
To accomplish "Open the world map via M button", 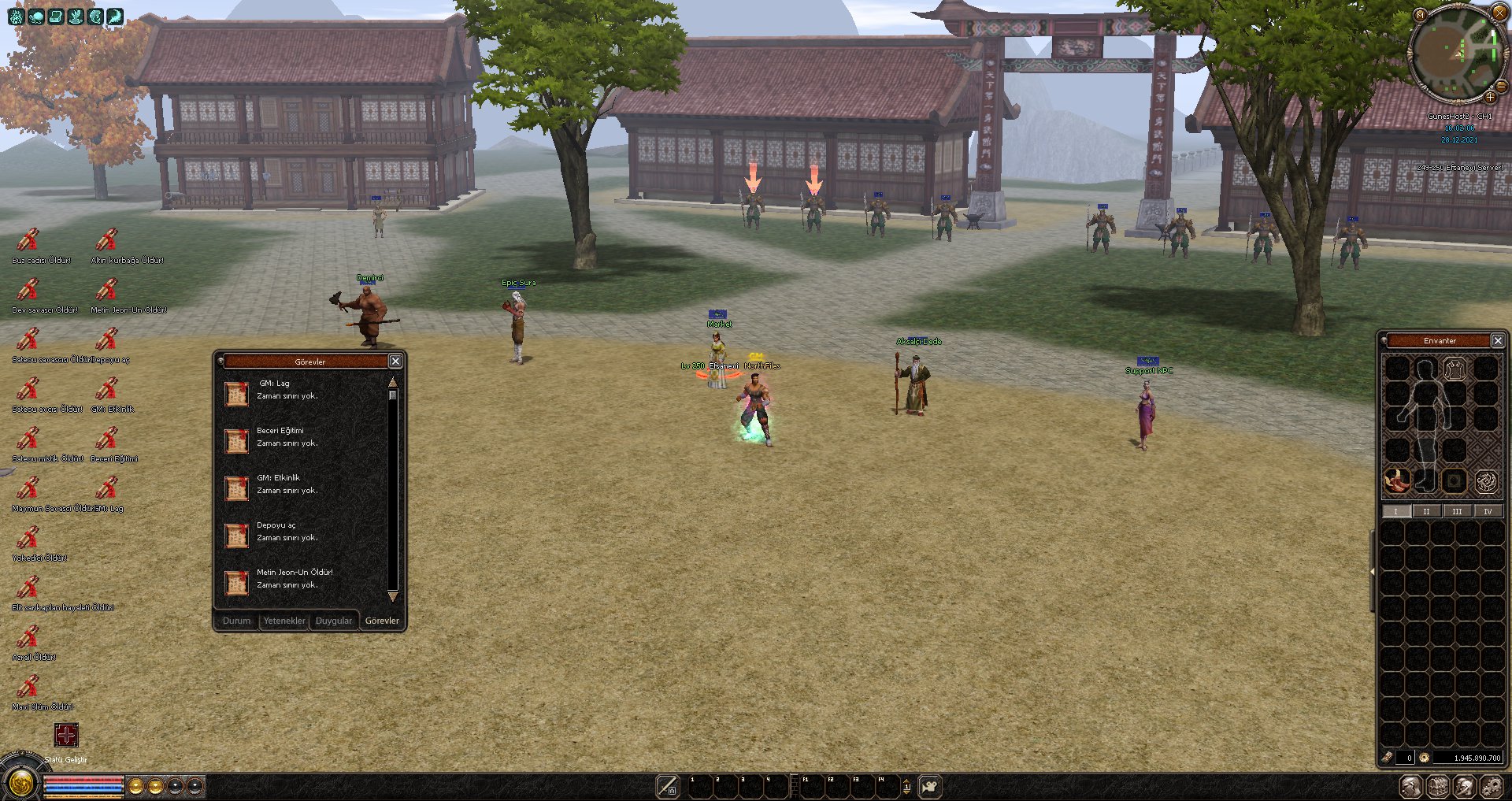I will point(1420,15).
